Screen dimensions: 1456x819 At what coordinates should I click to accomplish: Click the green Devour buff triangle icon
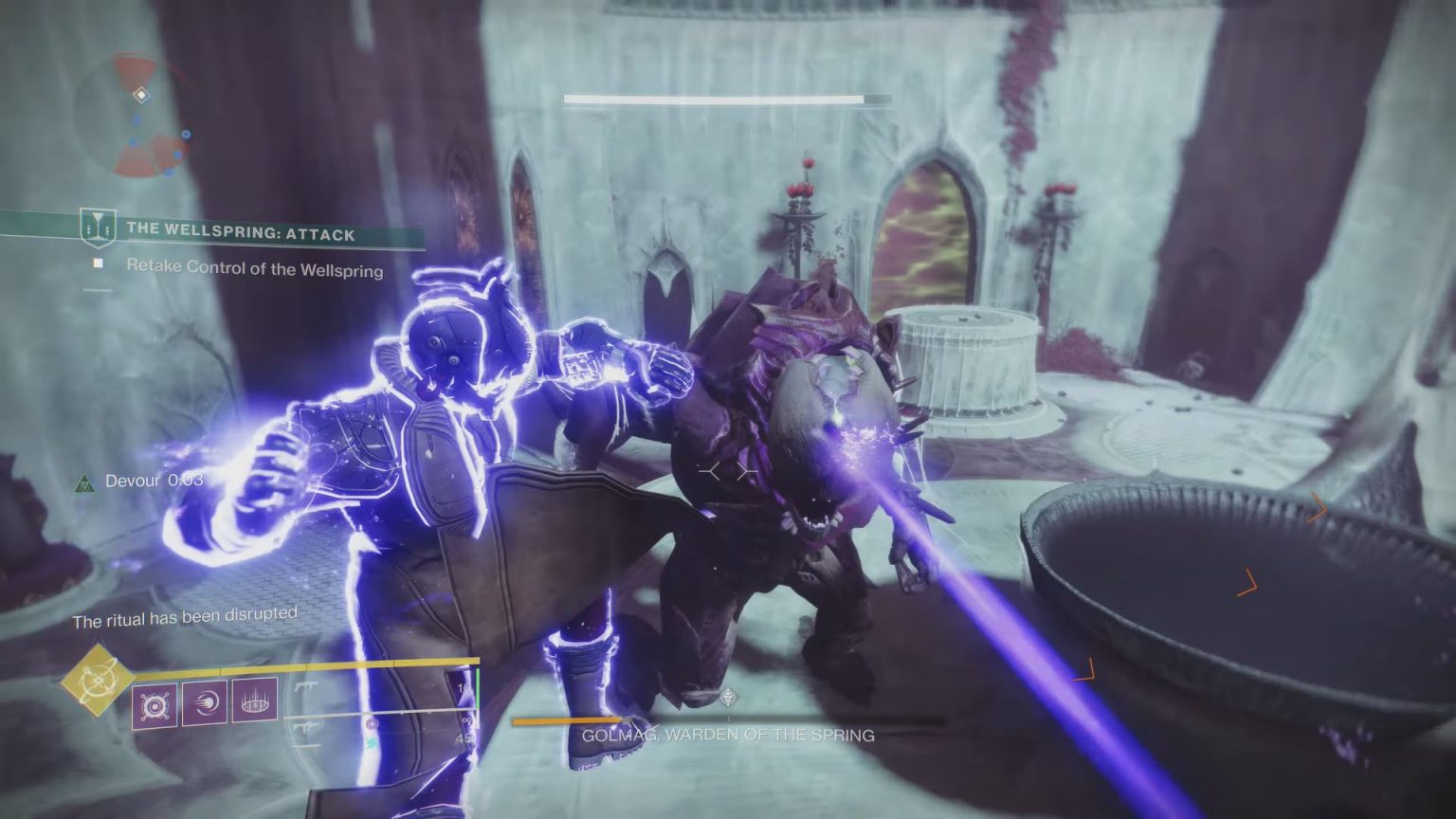click(x=87, y=481)
